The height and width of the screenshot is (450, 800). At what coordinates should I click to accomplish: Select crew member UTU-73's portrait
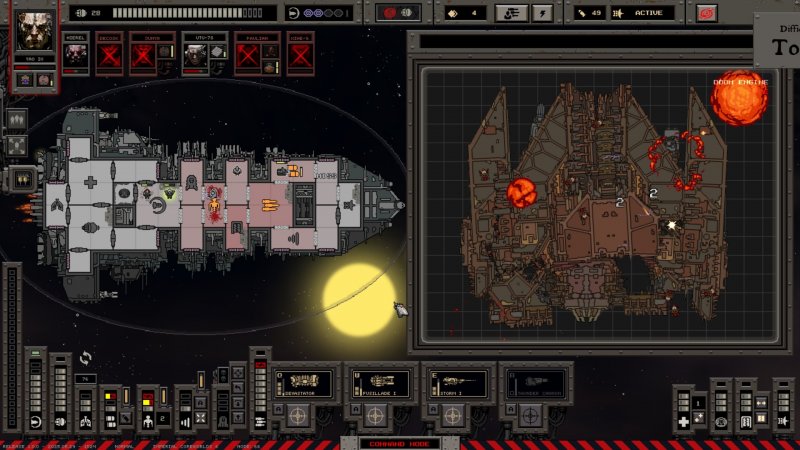[x=192, y=50]
